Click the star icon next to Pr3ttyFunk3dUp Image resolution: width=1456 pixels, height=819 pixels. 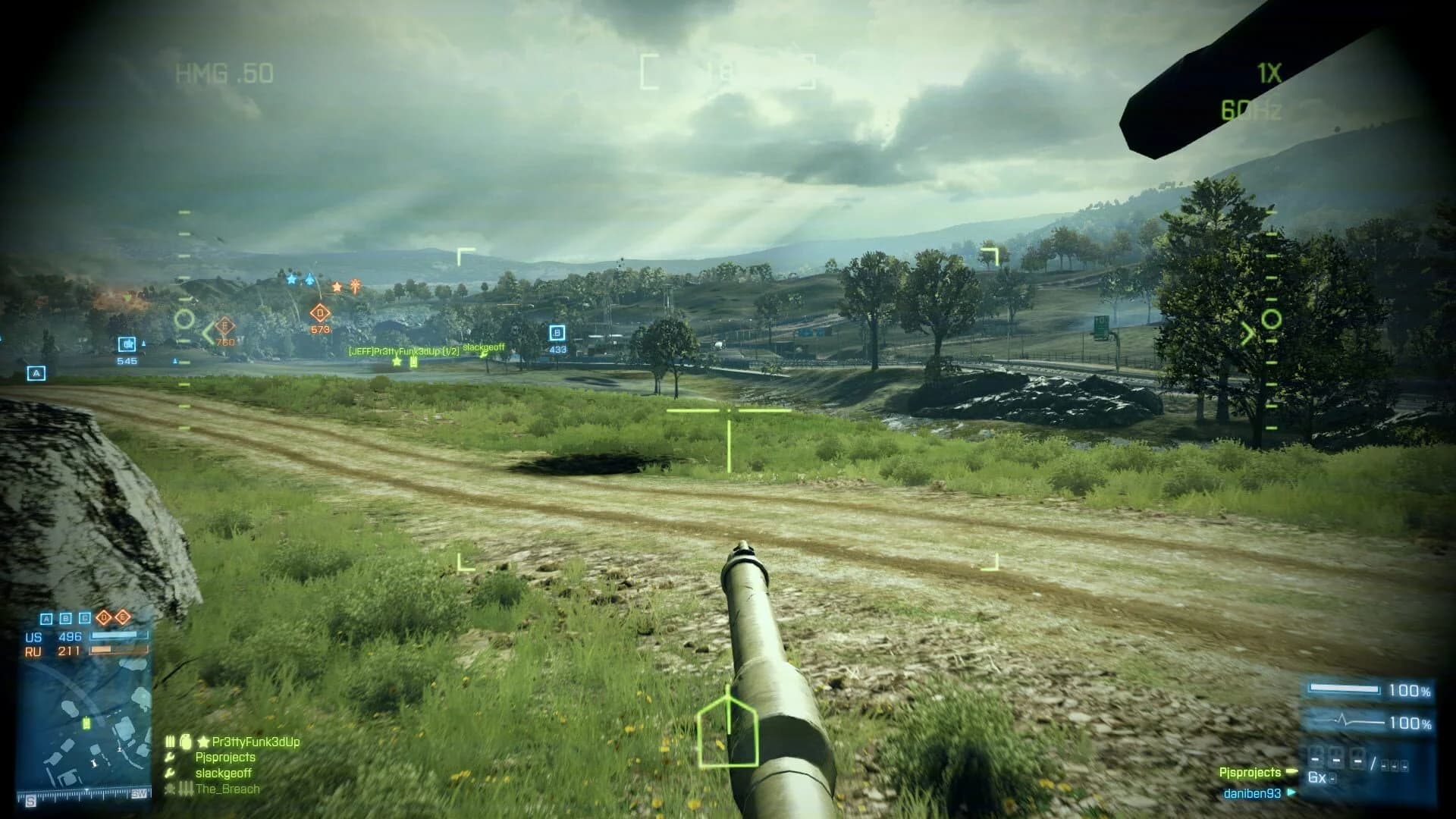pos(202,742)
